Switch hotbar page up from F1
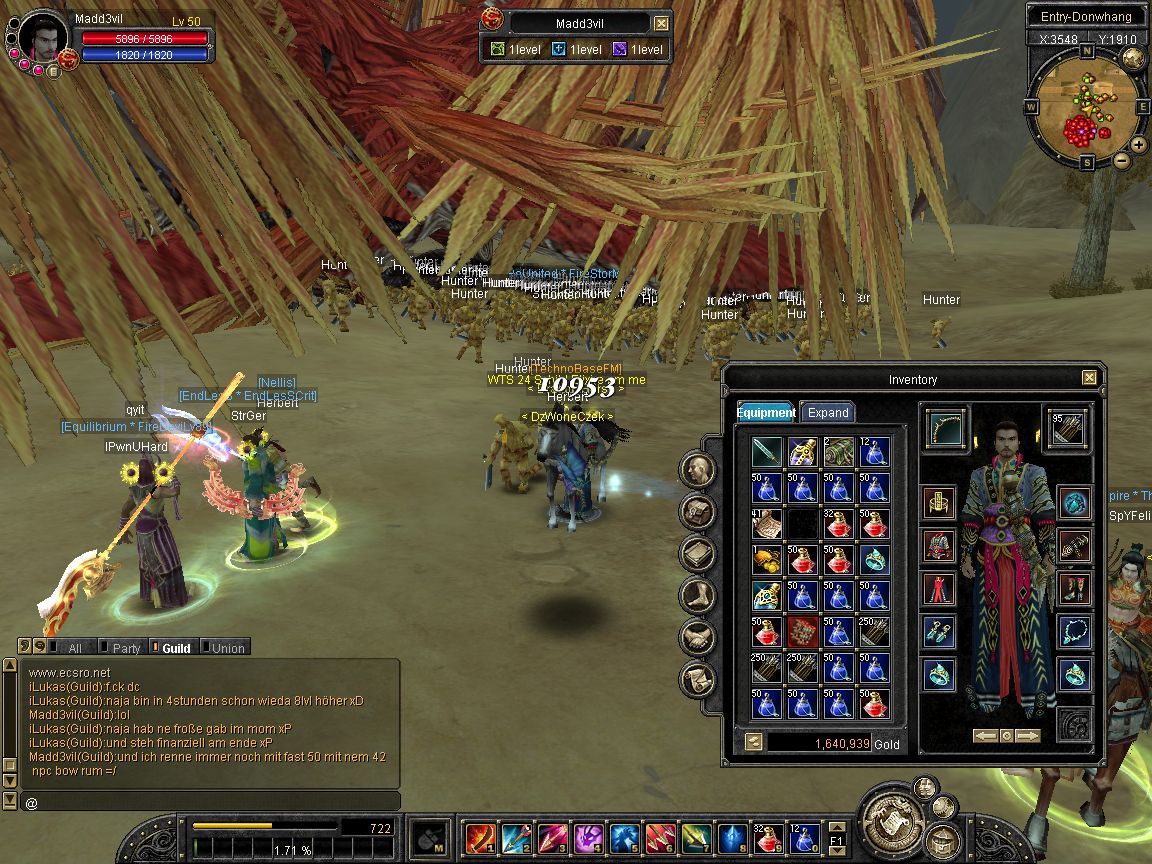1152x864 pixels. [x=837, y=825]
